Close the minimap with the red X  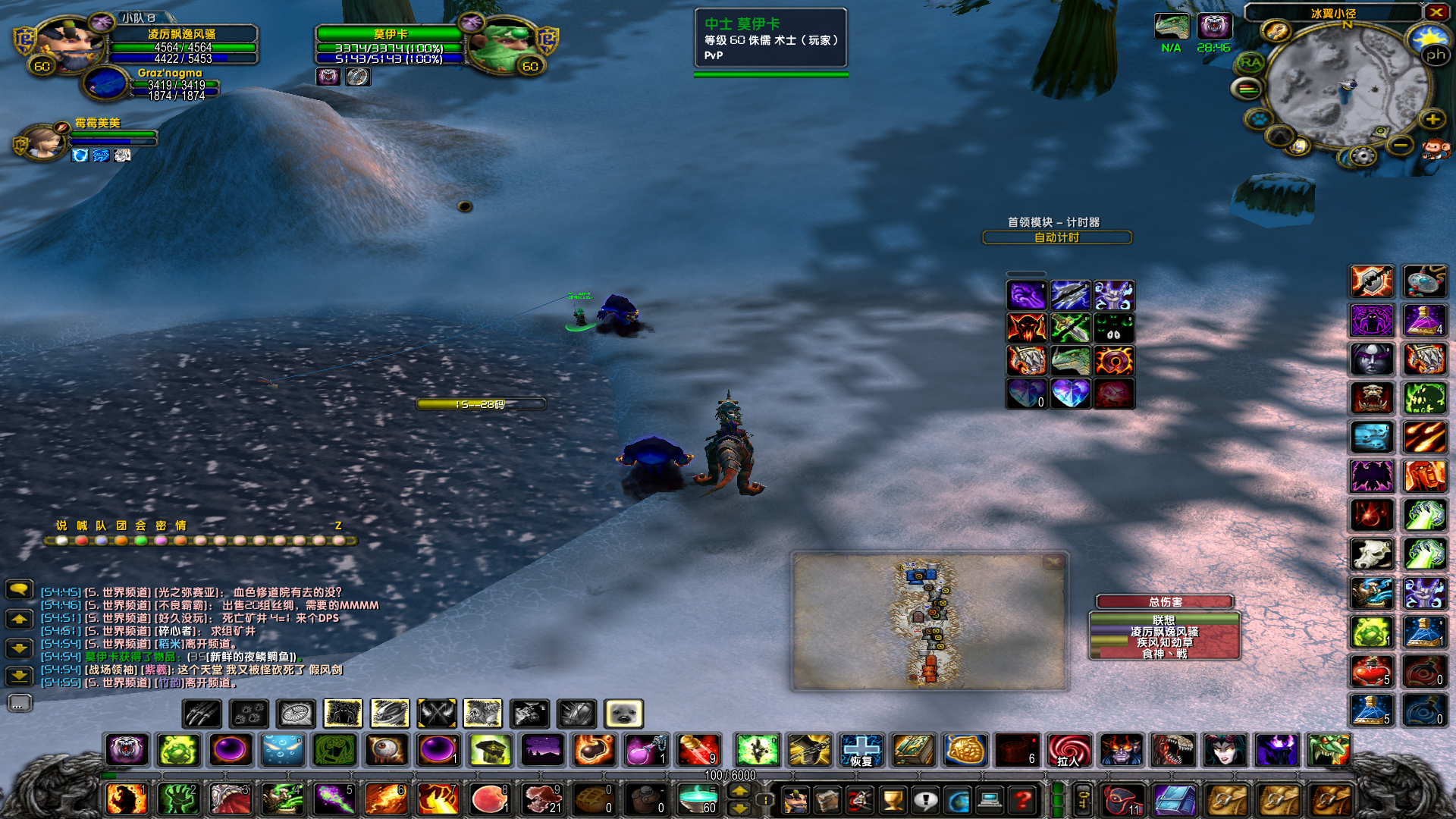click(x=1436, y=12)
